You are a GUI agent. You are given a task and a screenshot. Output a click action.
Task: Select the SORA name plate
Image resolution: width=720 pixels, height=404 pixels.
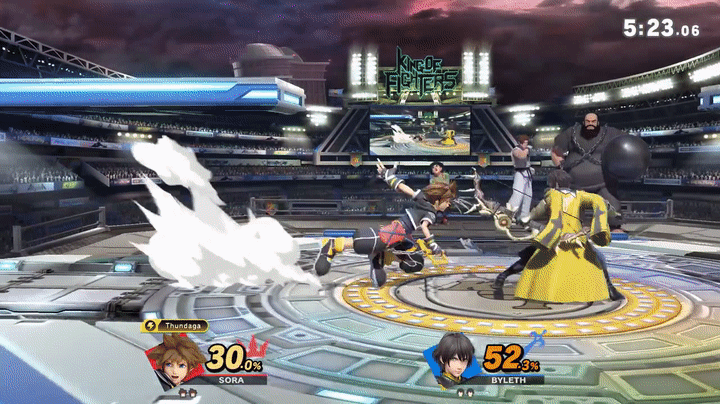228,380
